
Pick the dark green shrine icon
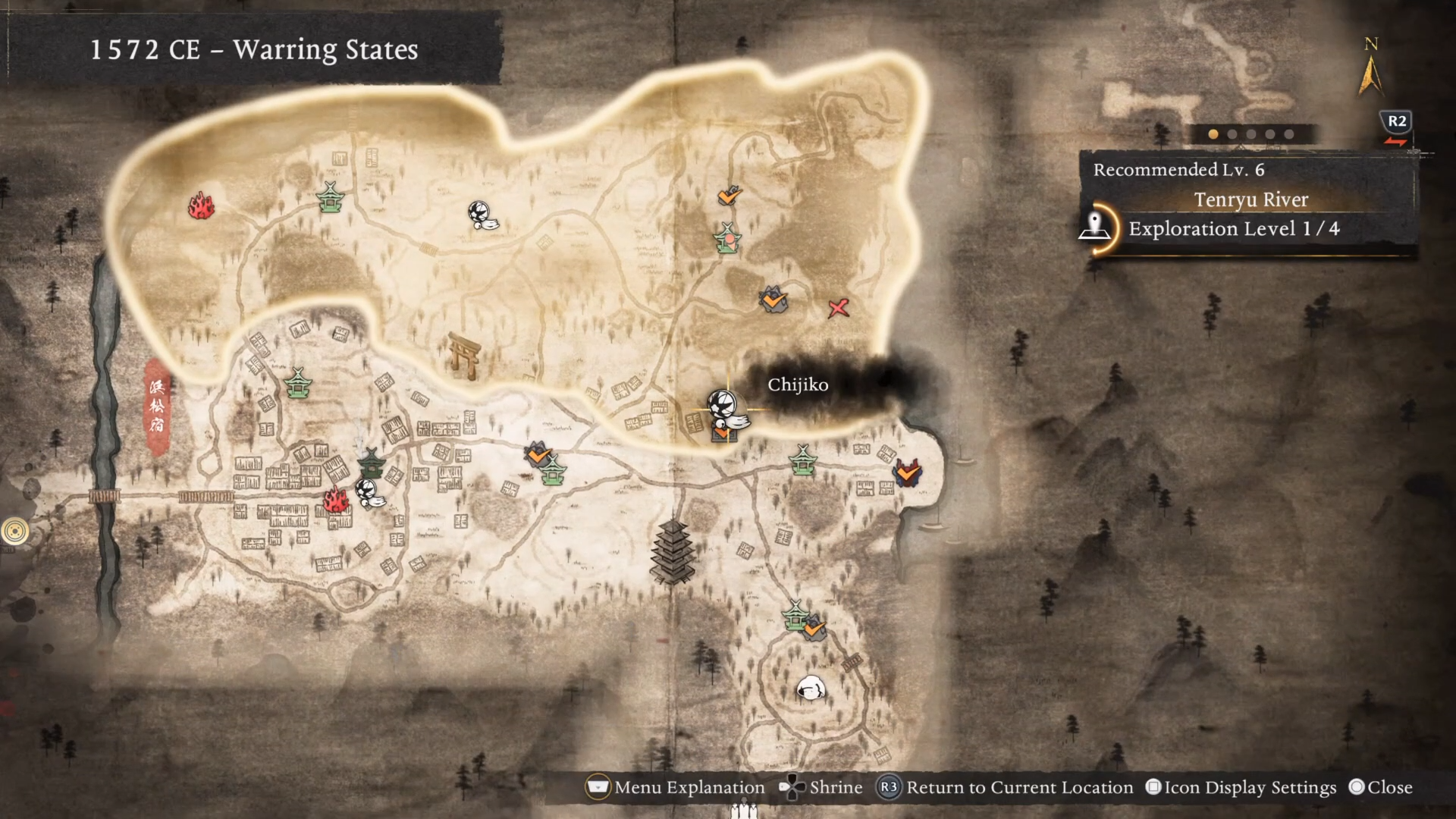(372, 461)
